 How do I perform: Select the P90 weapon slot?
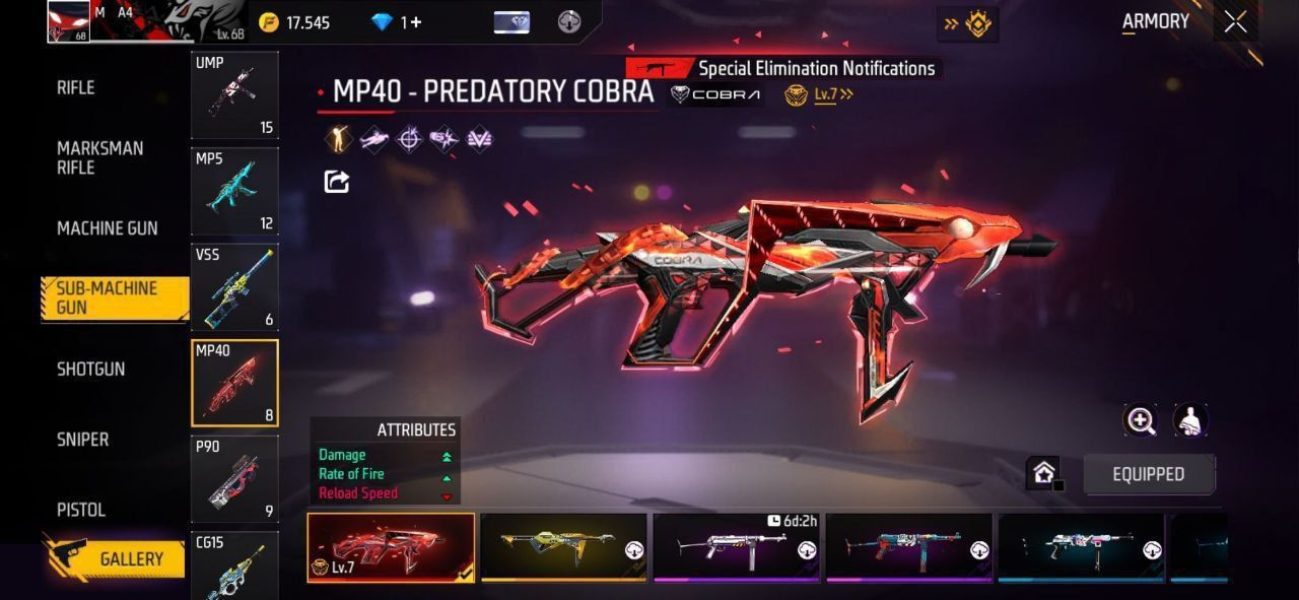pos(235,479)
